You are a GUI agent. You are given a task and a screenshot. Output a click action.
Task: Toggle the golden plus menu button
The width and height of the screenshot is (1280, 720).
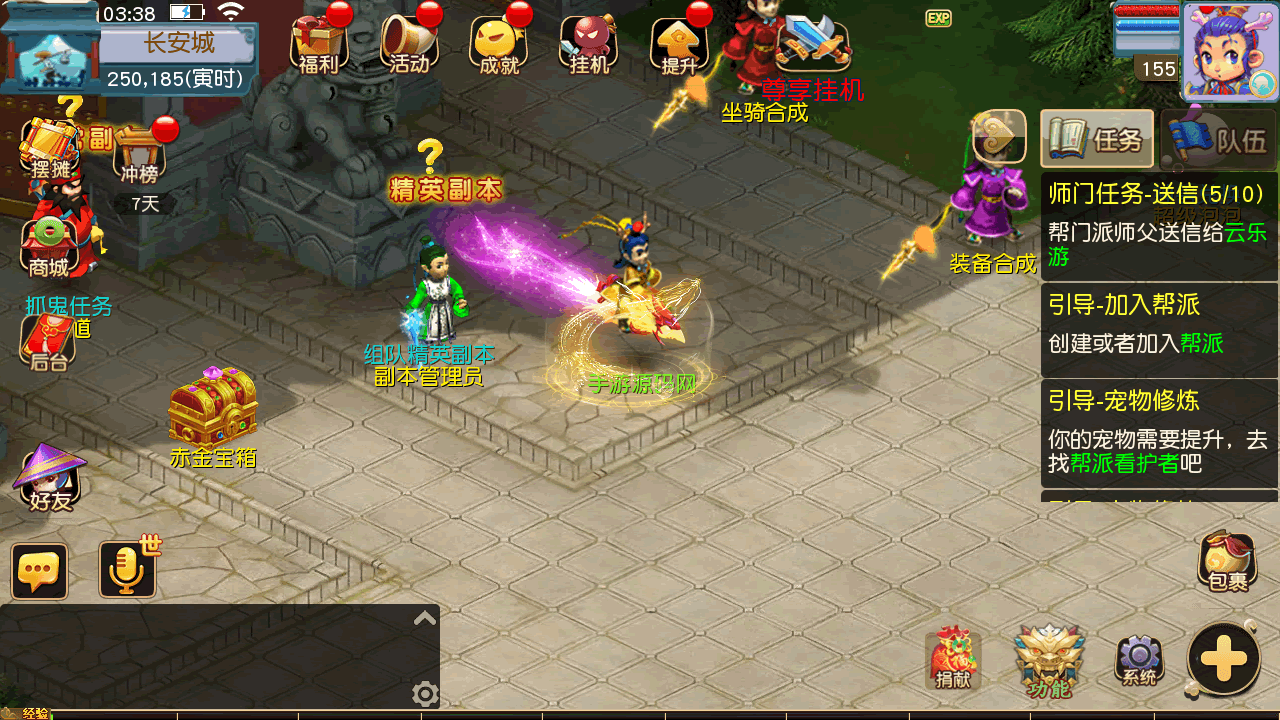click(1224, 658)
